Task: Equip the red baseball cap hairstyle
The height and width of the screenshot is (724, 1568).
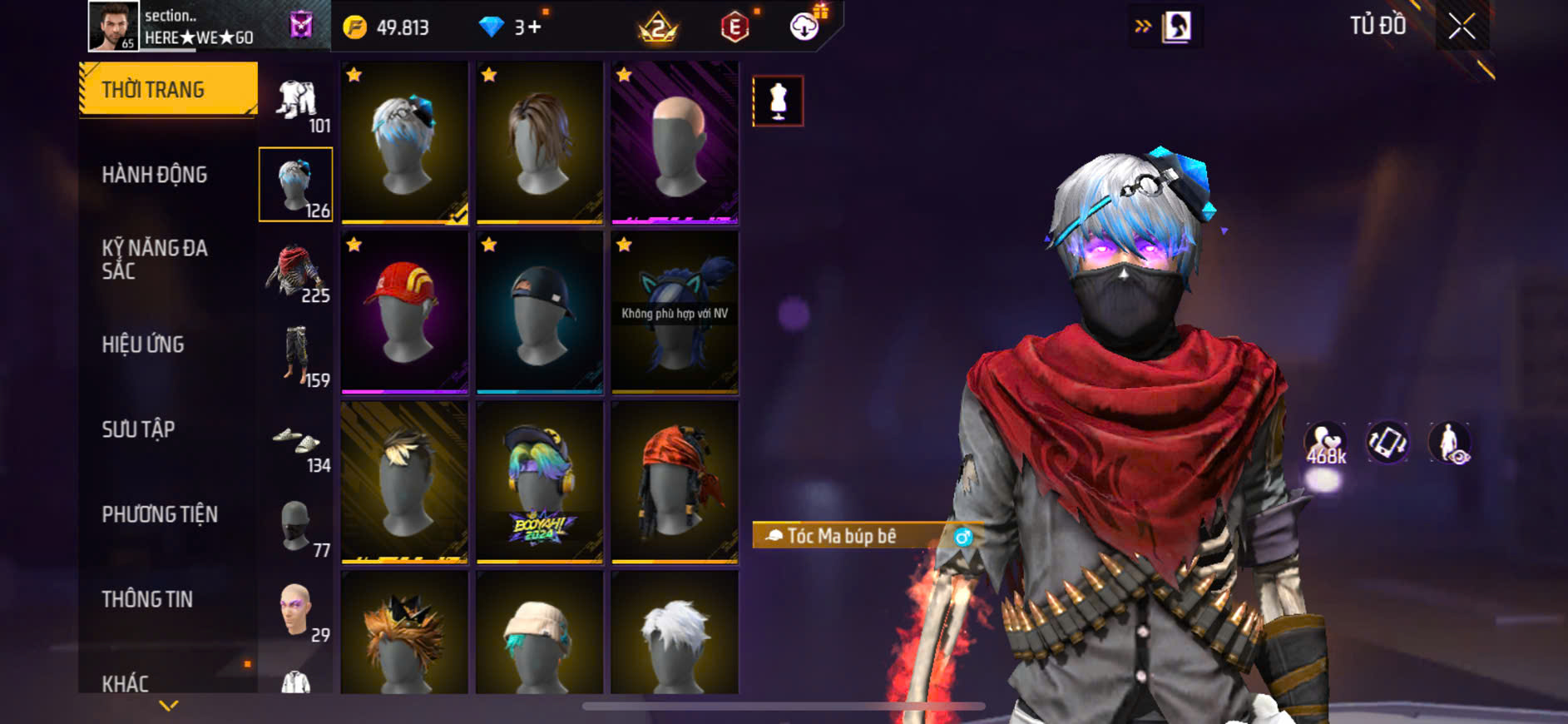Action: (405, 312)
